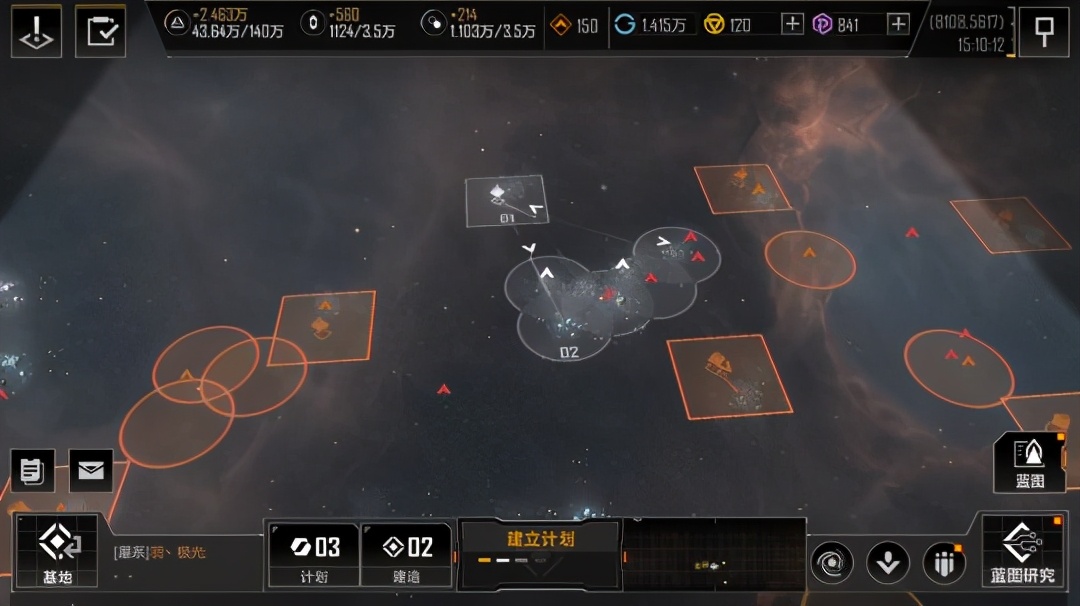The height and width of the screenshot is (606, 1080).
Task: Click the round down-arrow icon
Action: (887, 563)
